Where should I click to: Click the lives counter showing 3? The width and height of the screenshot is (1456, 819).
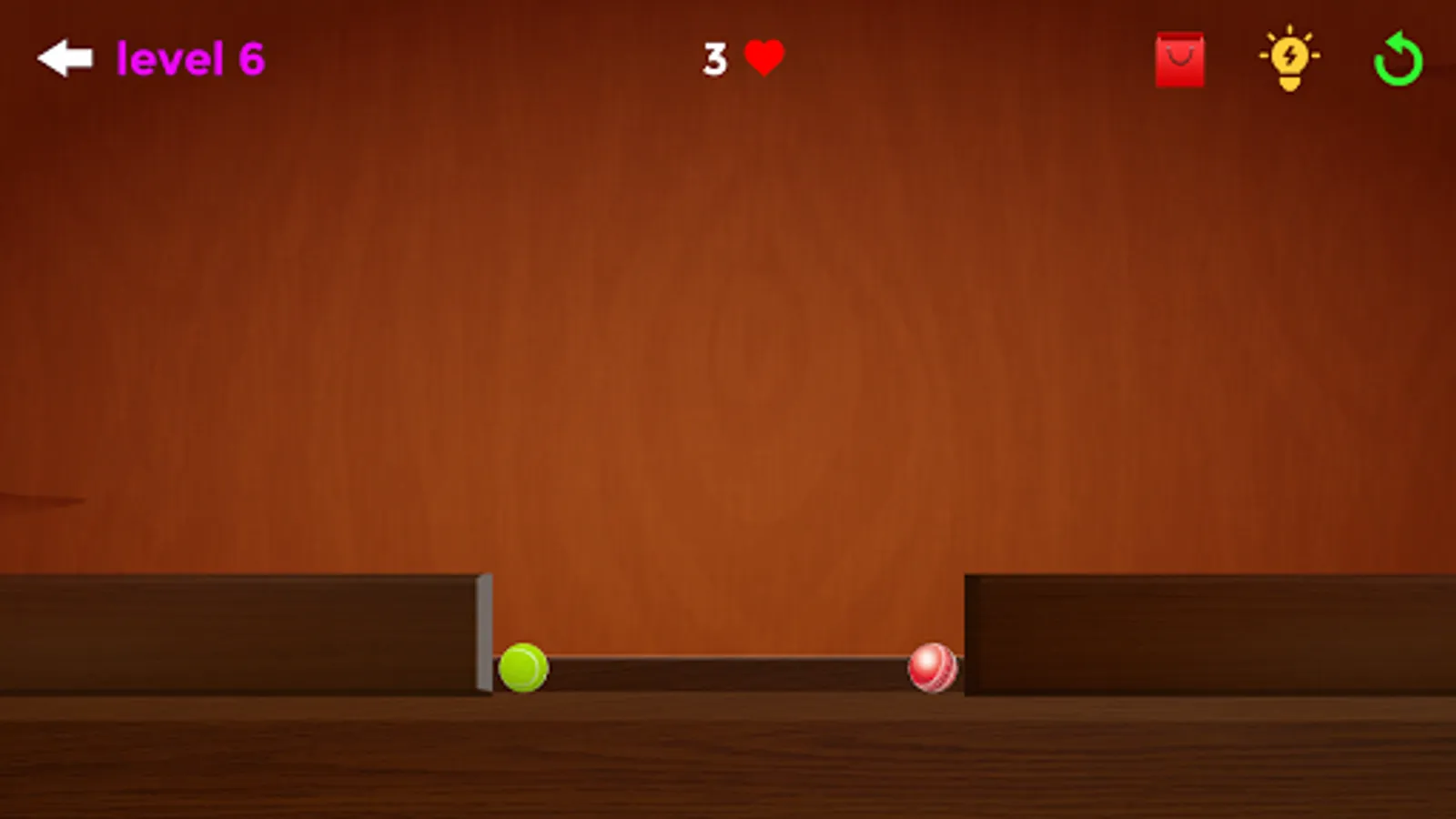715,58
